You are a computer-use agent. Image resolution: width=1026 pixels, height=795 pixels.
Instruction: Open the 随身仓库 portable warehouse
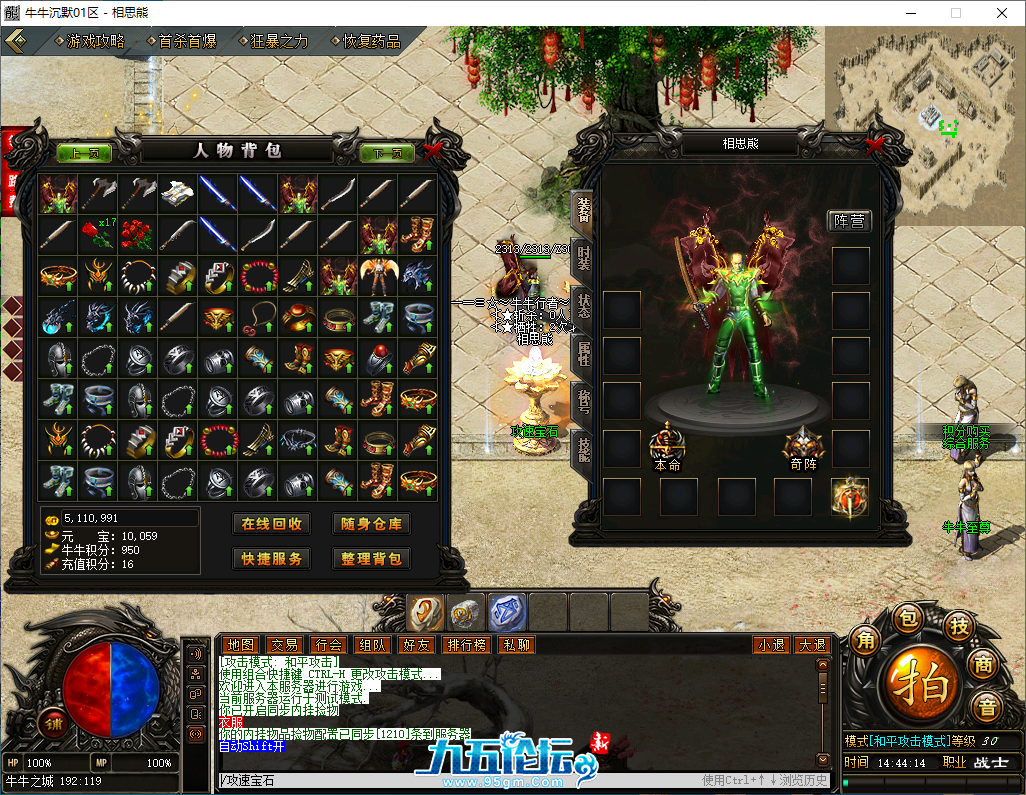tap(371, 524)
